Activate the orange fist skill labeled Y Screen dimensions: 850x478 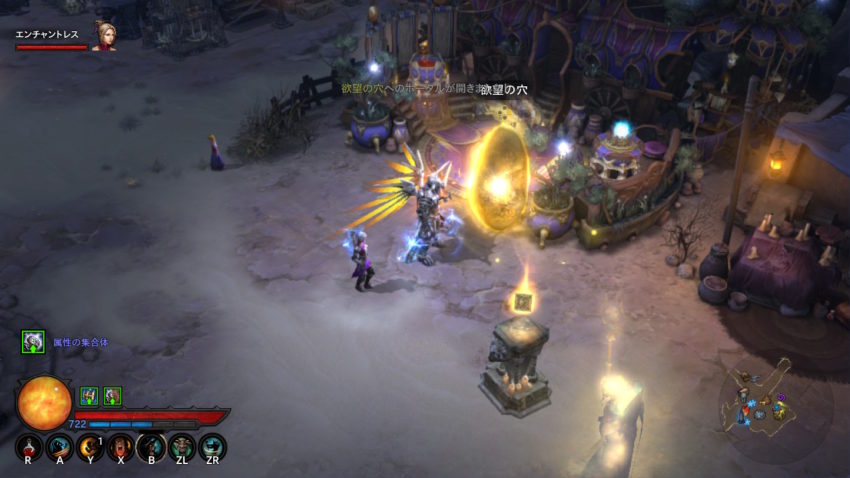click(90, 446)
